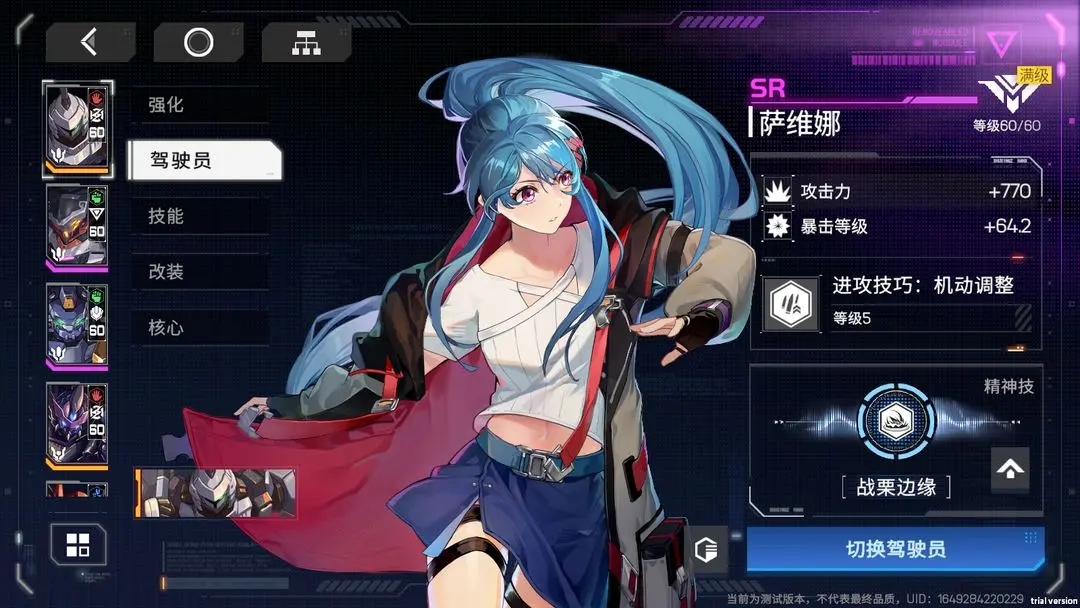Select the red-black mech with orange eyes

click(78, 228)
